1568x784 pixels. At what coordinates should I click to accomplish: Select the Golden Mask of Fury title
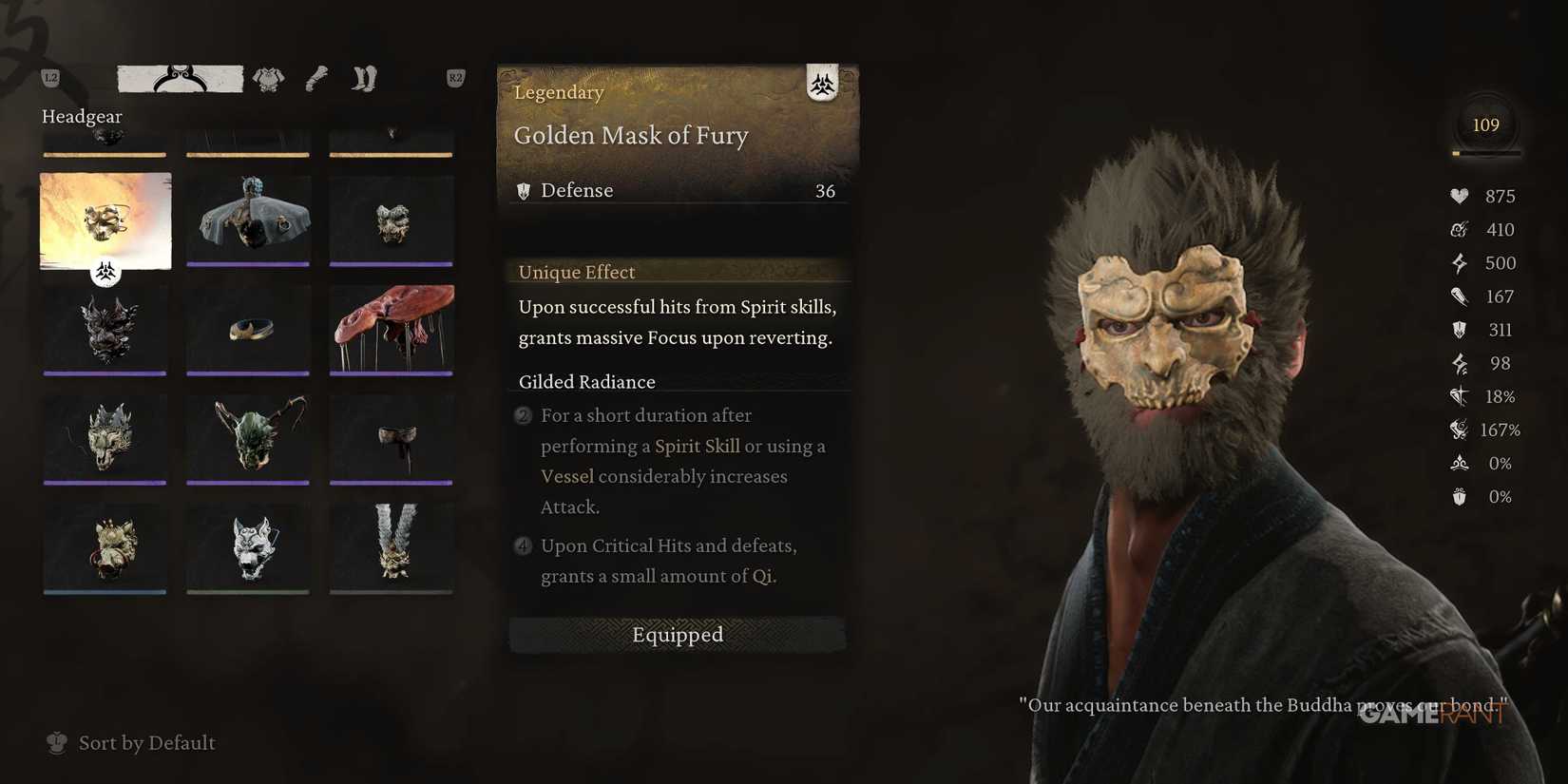630,135
